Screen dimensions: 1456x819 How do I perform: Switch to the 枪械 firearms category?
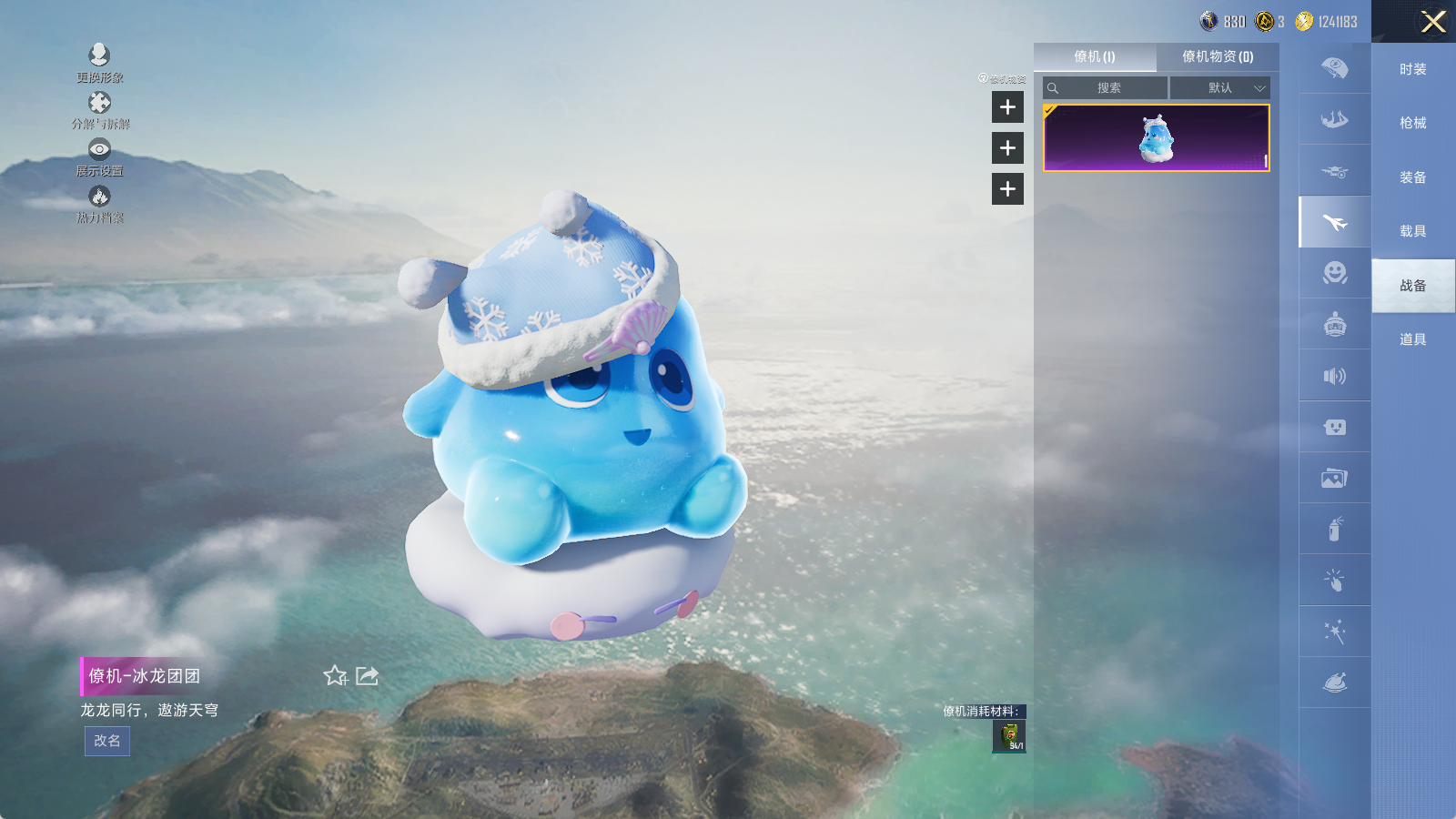[x=1412, y=123]
